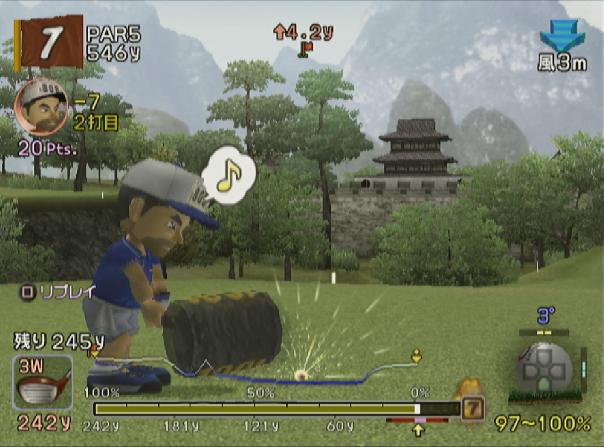Open the golfer portrait icon

coord(41,104)
